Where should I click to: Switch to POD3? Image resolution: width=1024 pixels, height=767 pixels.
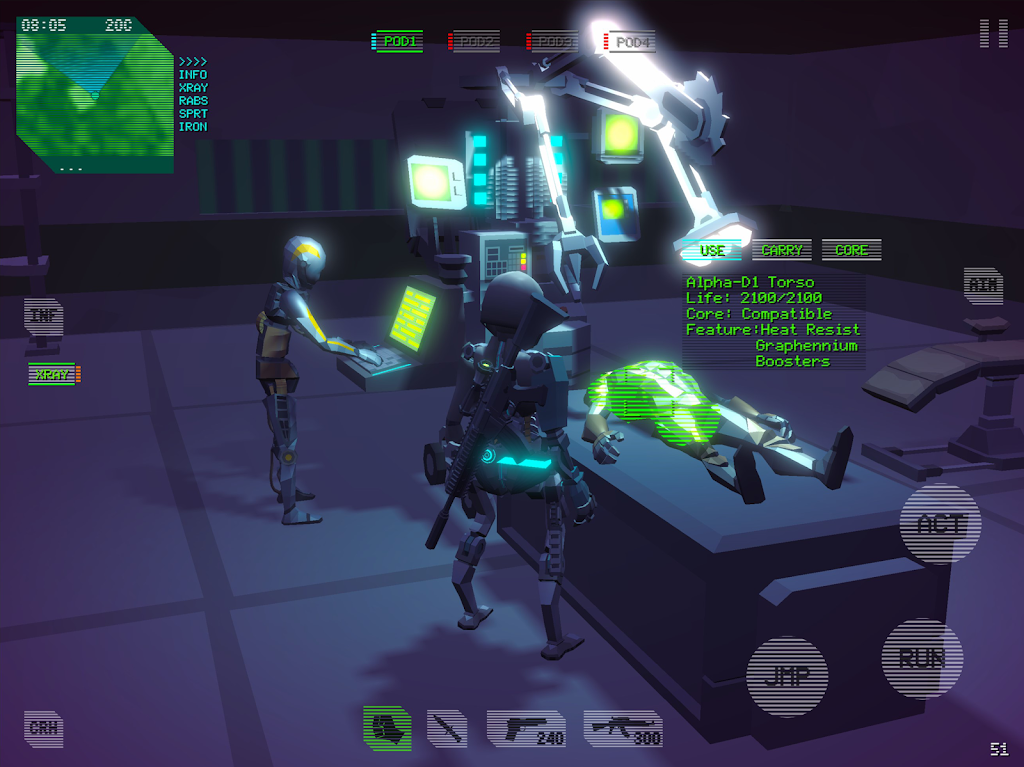coord(552,42)
